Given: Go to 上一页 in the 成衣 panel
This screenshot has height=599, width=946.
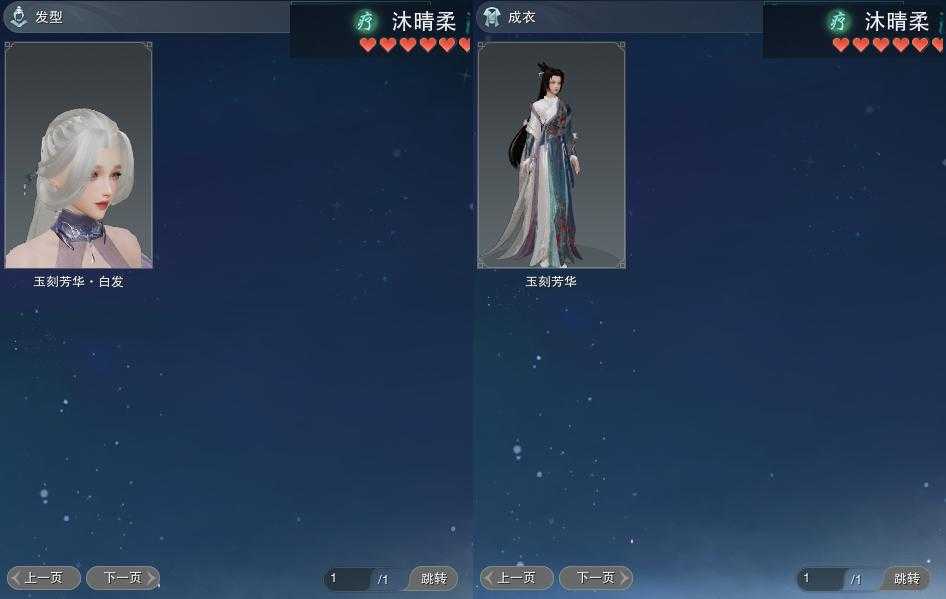Looking at the screenshot, I should [517, 578].
